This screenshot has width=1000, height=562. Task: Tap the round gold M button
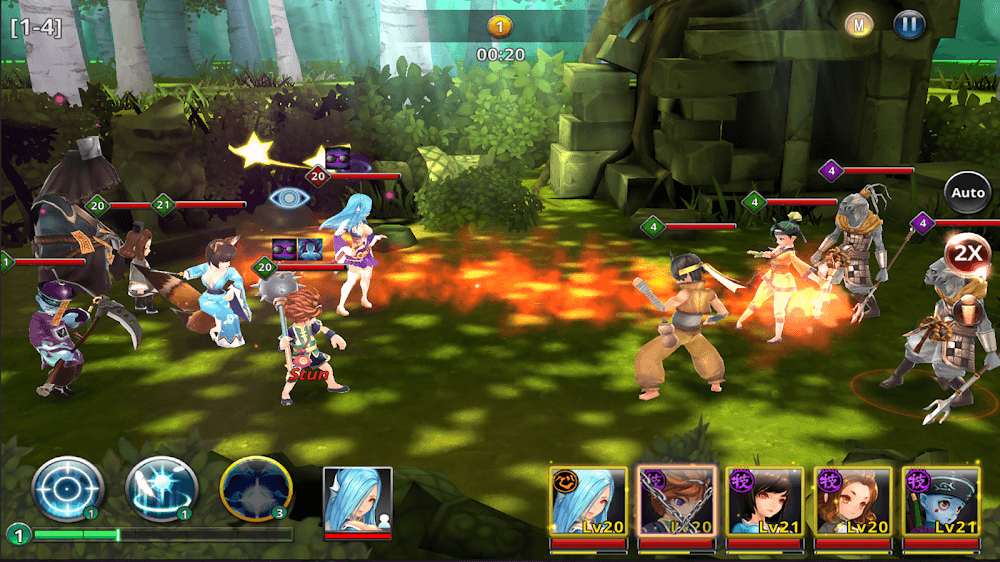pos(859,24)
